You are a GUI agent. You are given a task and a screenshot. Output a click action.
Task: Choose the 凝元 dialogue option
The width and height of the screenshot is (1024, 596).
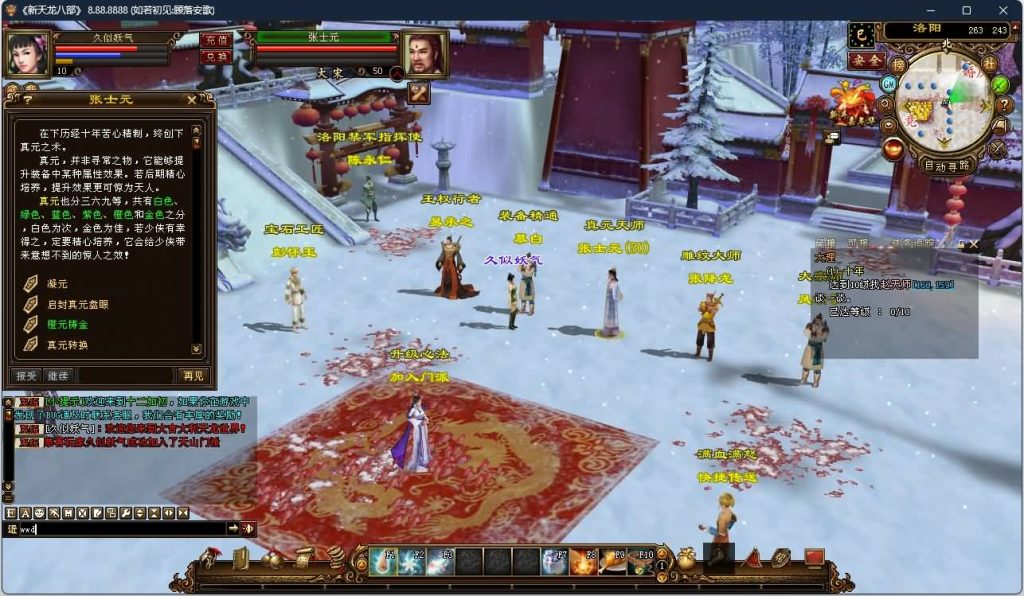56,285
